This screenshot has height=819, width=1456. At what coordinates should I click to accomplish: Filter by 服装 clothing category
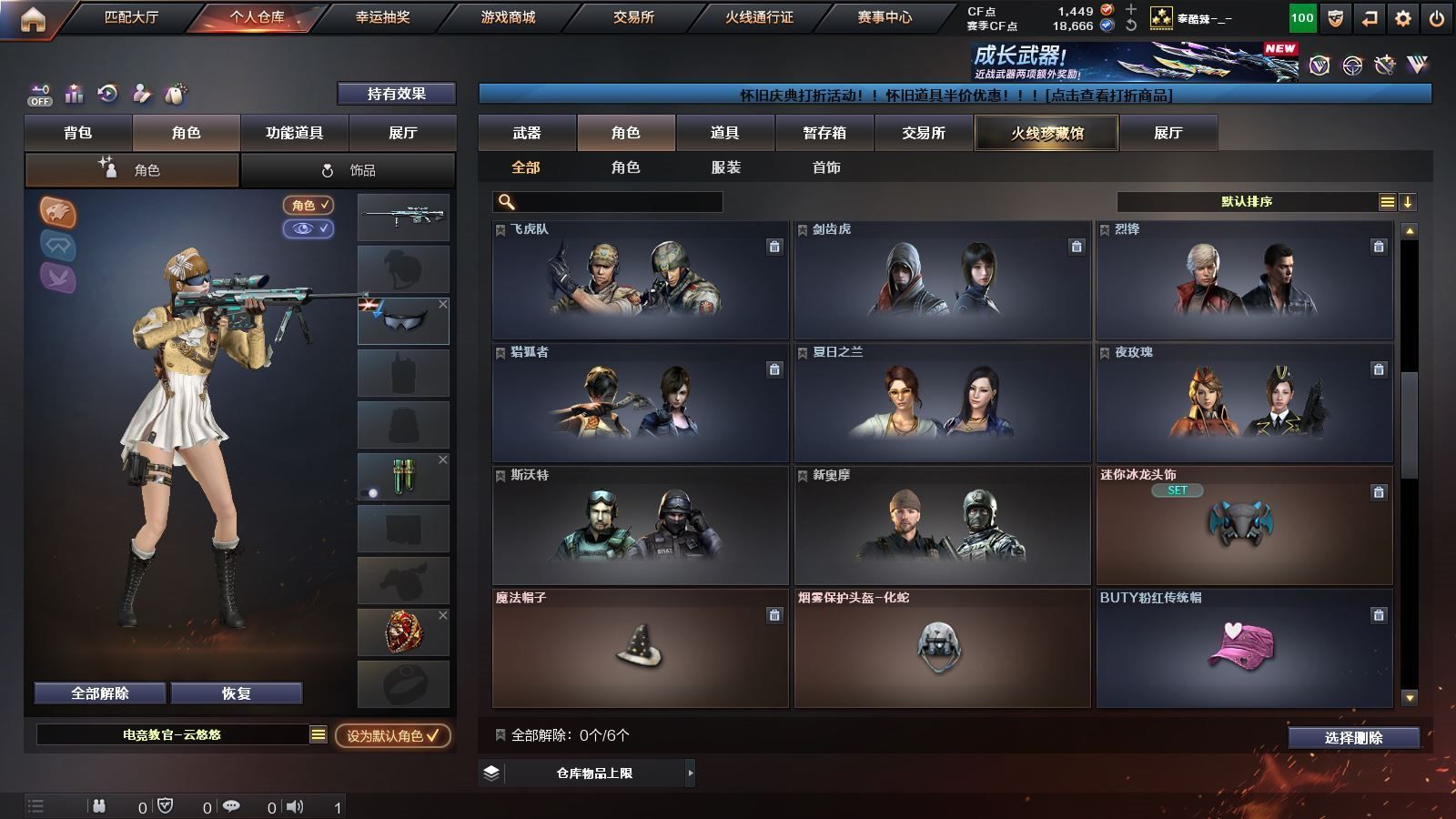[x=725, y=167]
